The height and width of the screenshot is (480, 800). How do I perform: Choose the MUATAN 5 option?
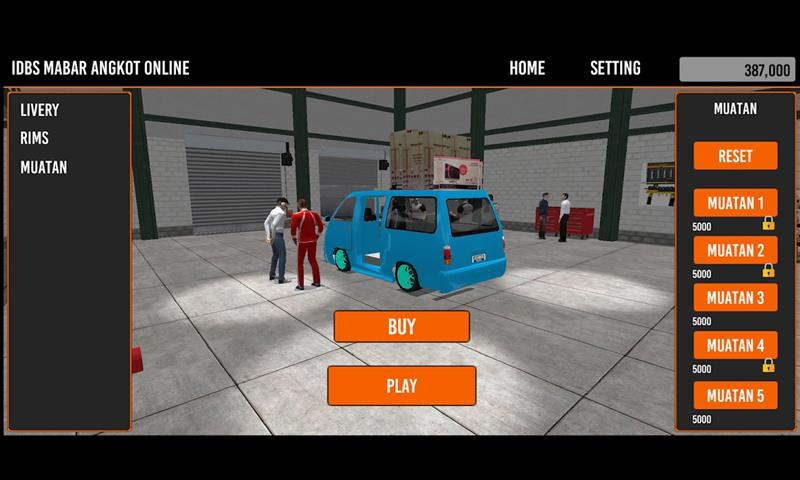click(x=735, y=394)
